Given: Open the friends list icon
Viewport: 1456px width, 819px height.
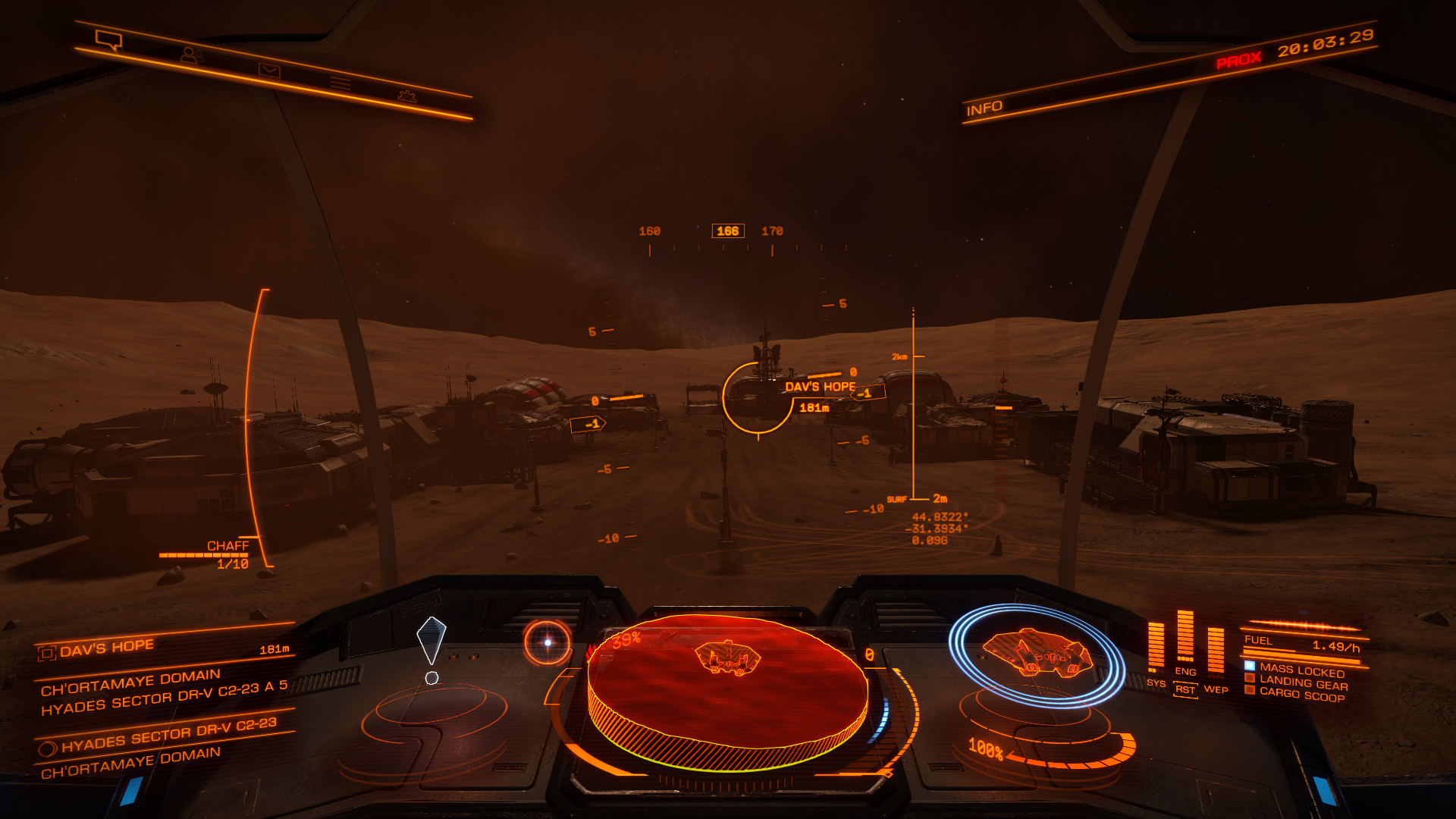Looking at the screenshot, I should [190, 55].
